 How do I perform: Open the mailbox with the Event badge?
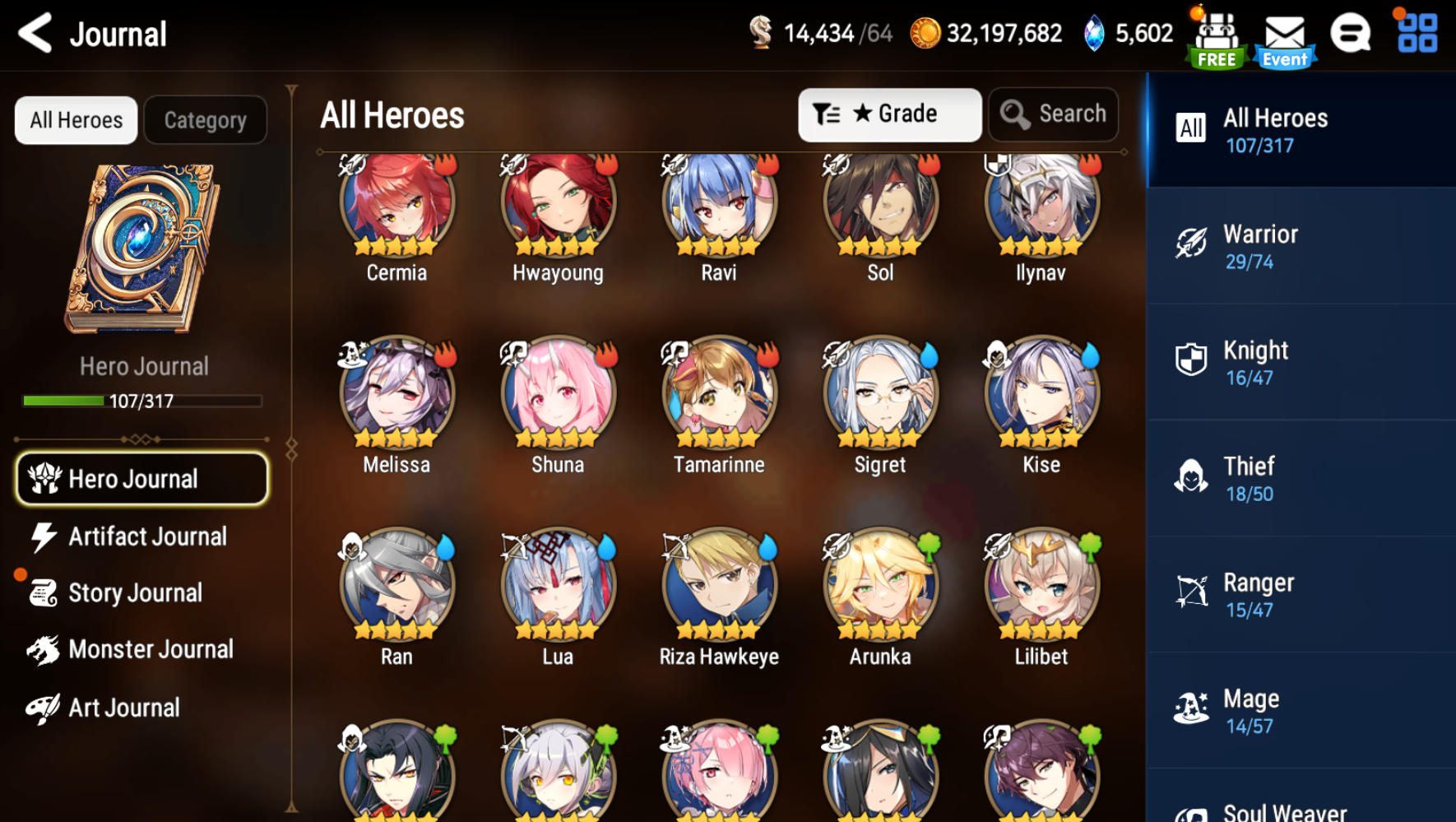tap(1283, 35)
